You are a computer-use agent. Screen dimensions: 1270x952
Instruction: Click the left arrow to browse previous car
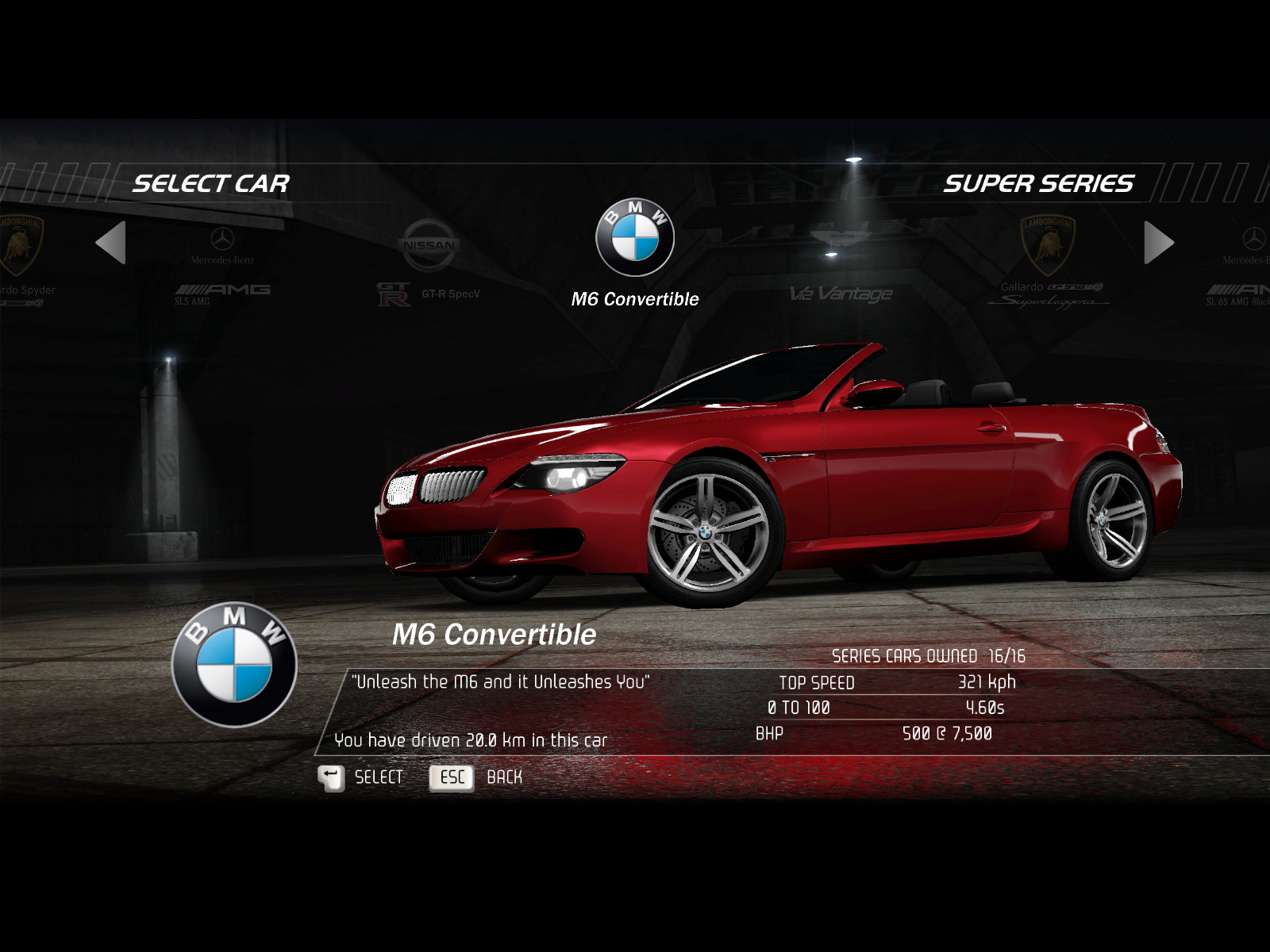(x=111, y=243)
